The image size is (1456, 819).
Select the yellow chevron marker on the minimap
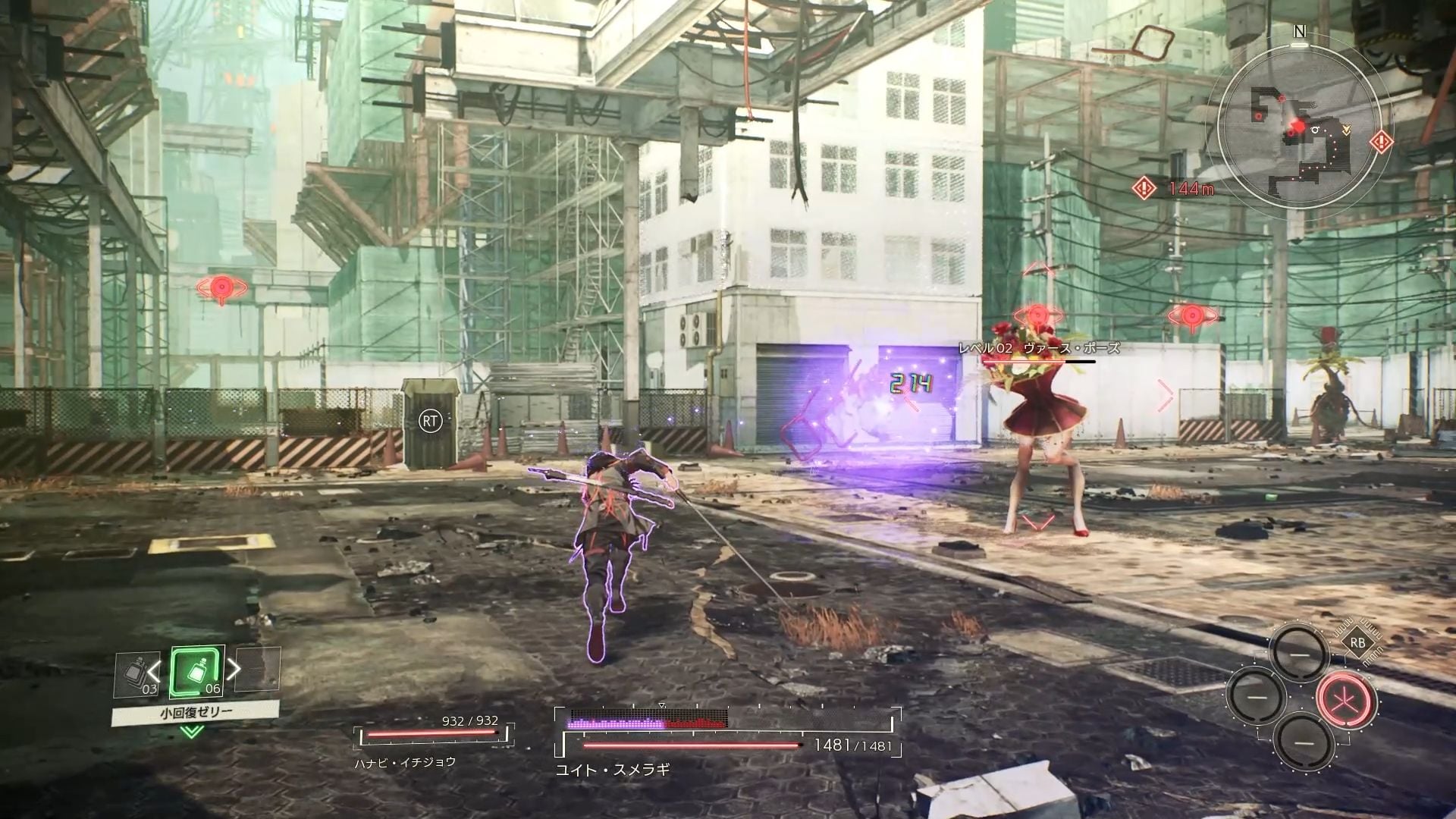tap(1346, 130)
